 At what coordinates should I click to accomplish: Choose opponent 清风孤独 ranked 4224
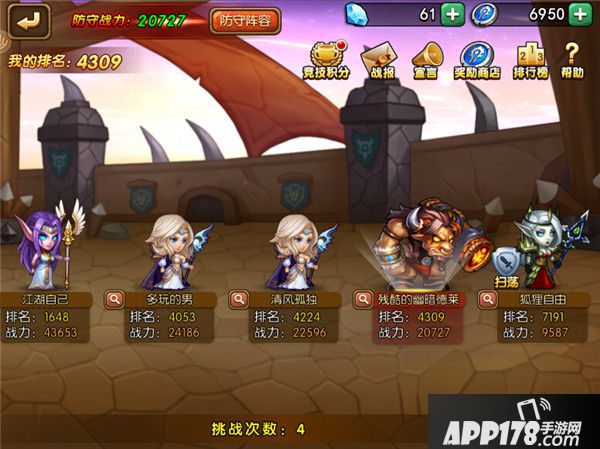point(297,250)
